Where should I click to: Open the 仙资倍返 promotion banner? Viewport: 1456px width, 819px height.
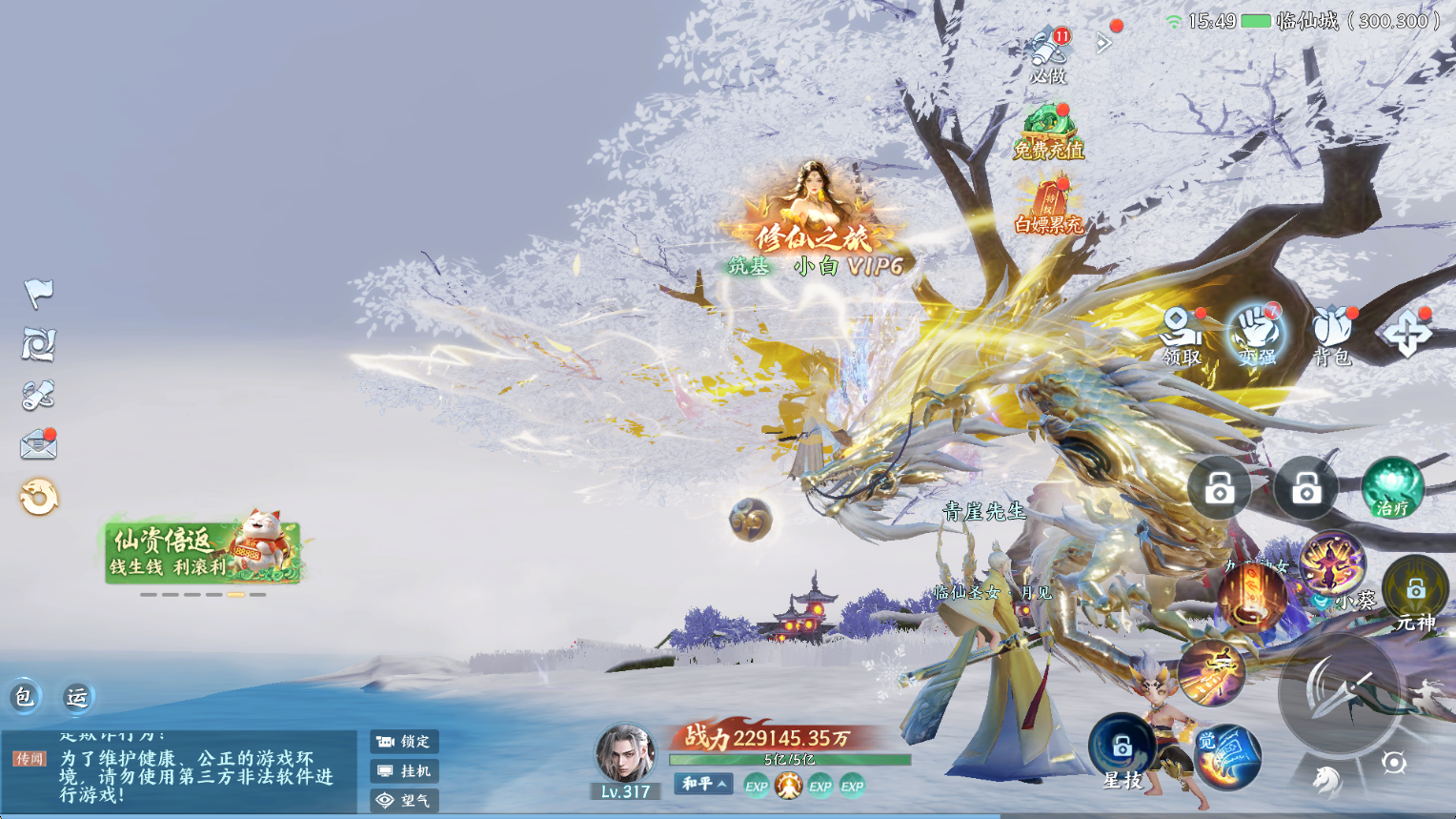click(203, 552)
